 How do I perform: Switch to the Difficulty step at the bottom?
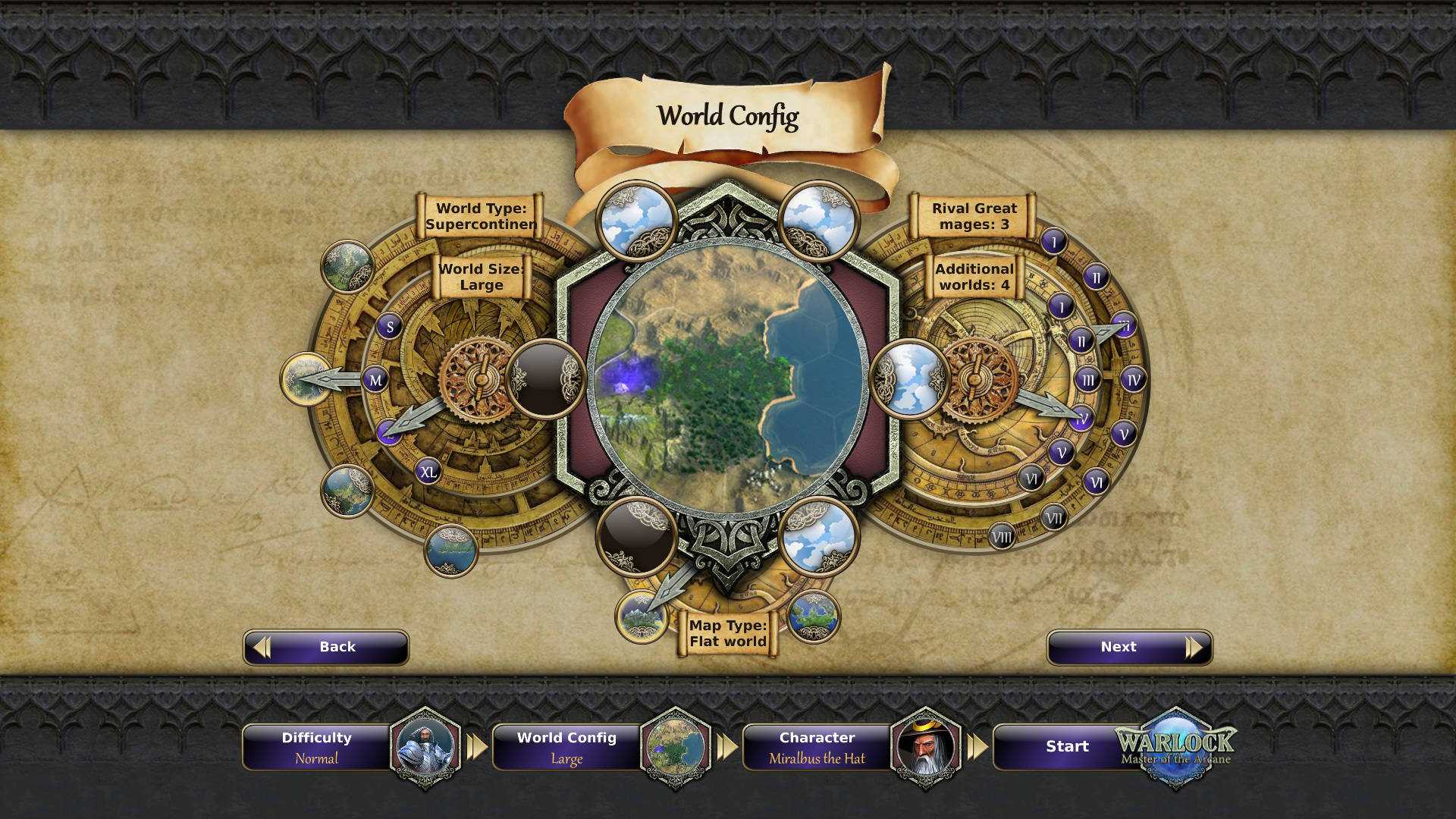[316, 747]
